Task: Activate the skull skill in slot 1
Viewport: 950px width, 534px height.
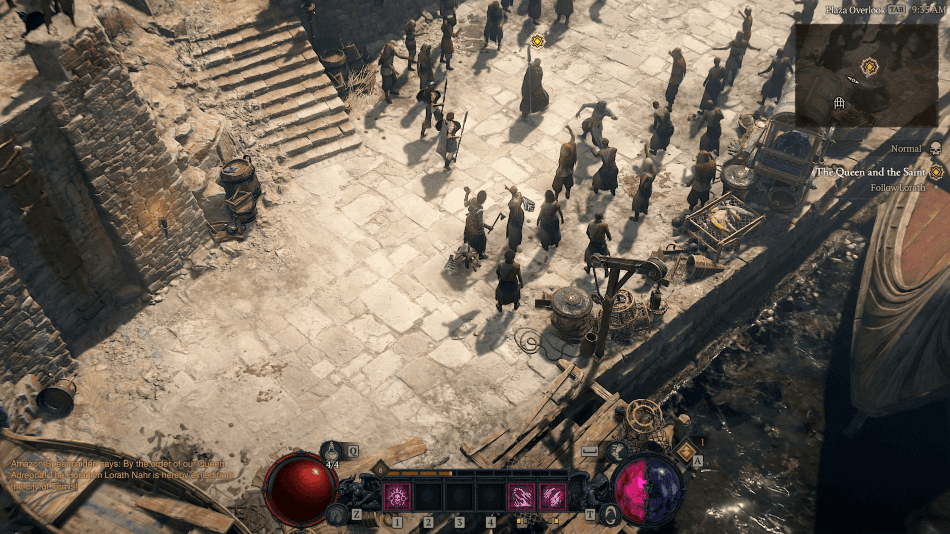Action: (x=397, y=496)
